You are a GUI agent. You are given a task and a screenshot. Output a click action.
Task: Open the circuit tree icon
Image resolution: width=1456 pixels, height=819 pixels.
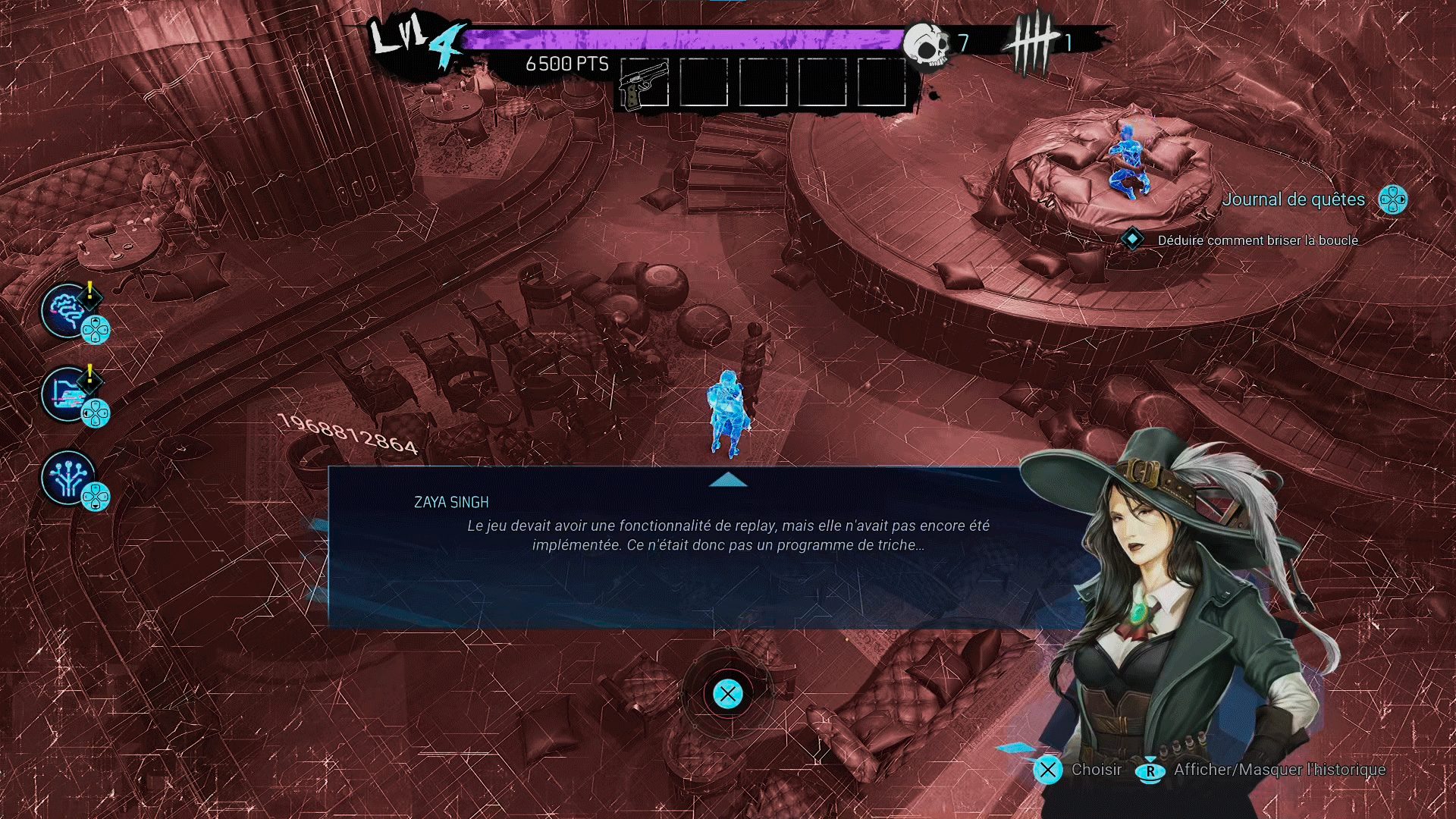[68, 478]
